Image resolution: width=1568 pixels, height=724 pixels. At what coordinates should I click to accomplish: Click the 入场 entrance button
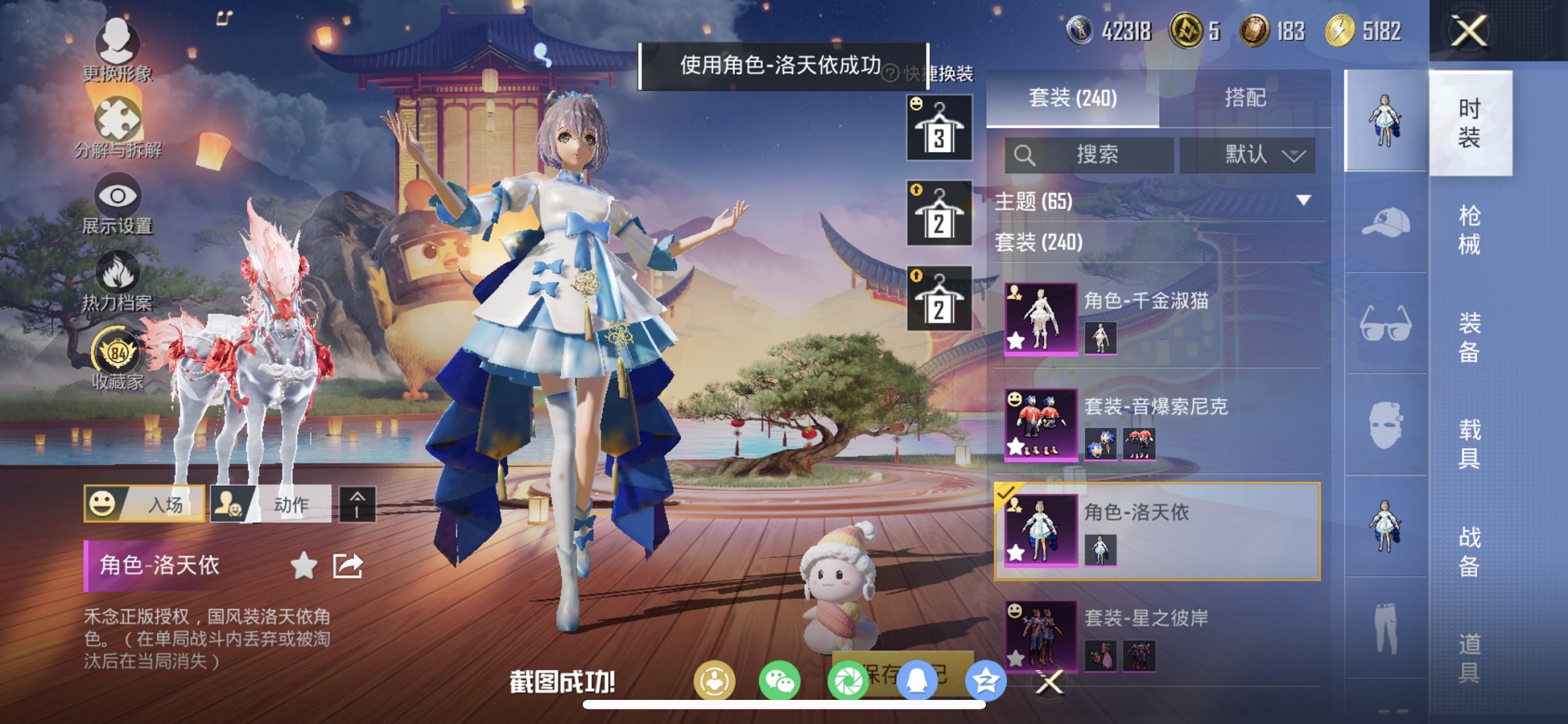coord(144,502)
